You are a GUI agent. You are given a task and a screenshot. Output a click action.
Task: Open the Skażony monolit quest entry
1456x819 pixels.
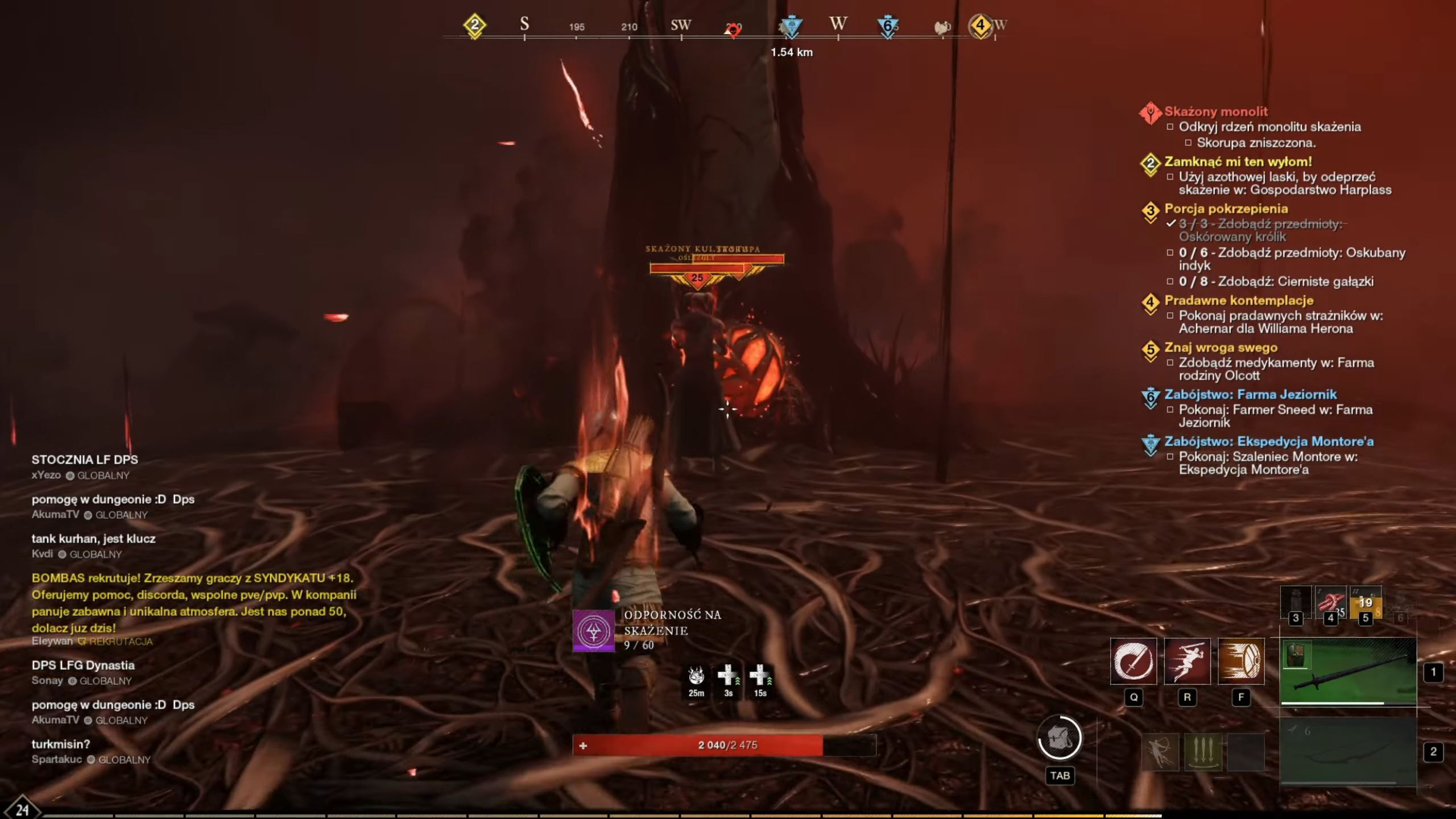point(1216,111)
